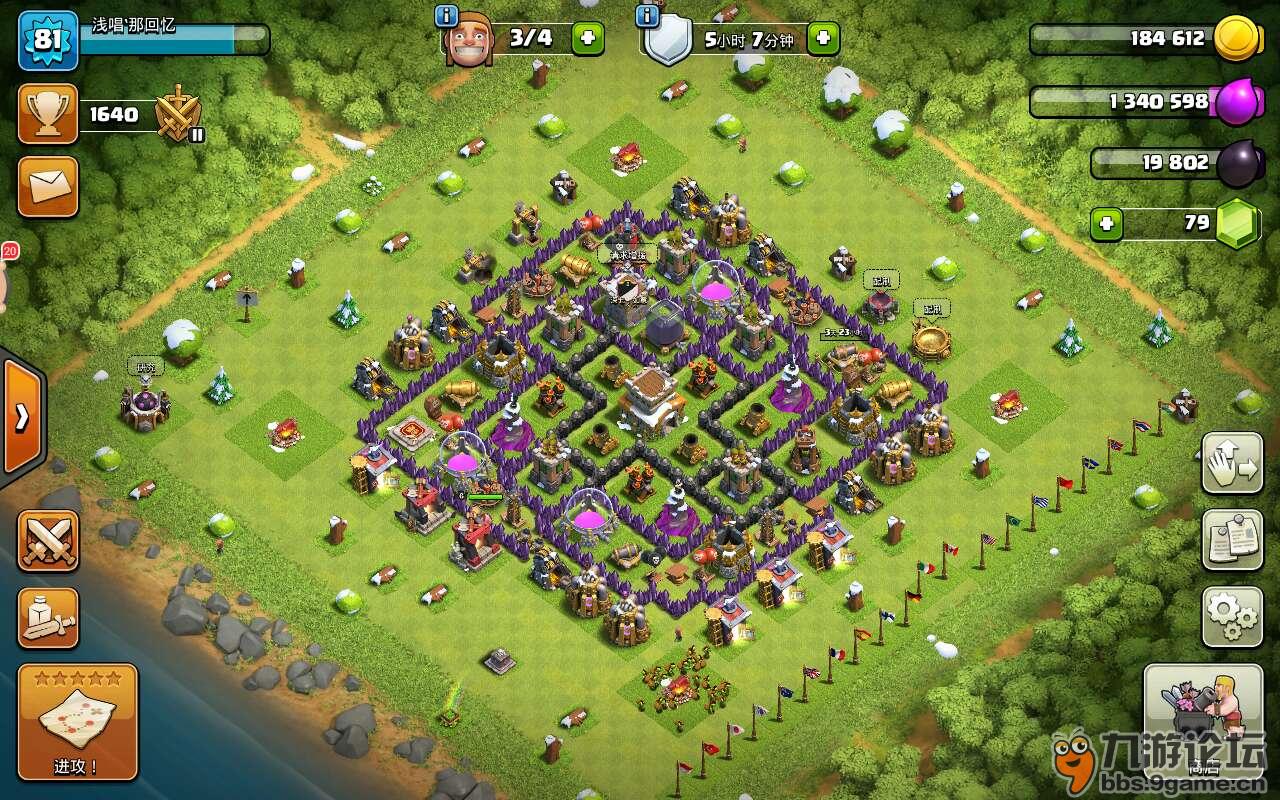The width and height of the screenshot is (1280, 800).
Task: Add a builder with the green plus
Action: [587, 39]
